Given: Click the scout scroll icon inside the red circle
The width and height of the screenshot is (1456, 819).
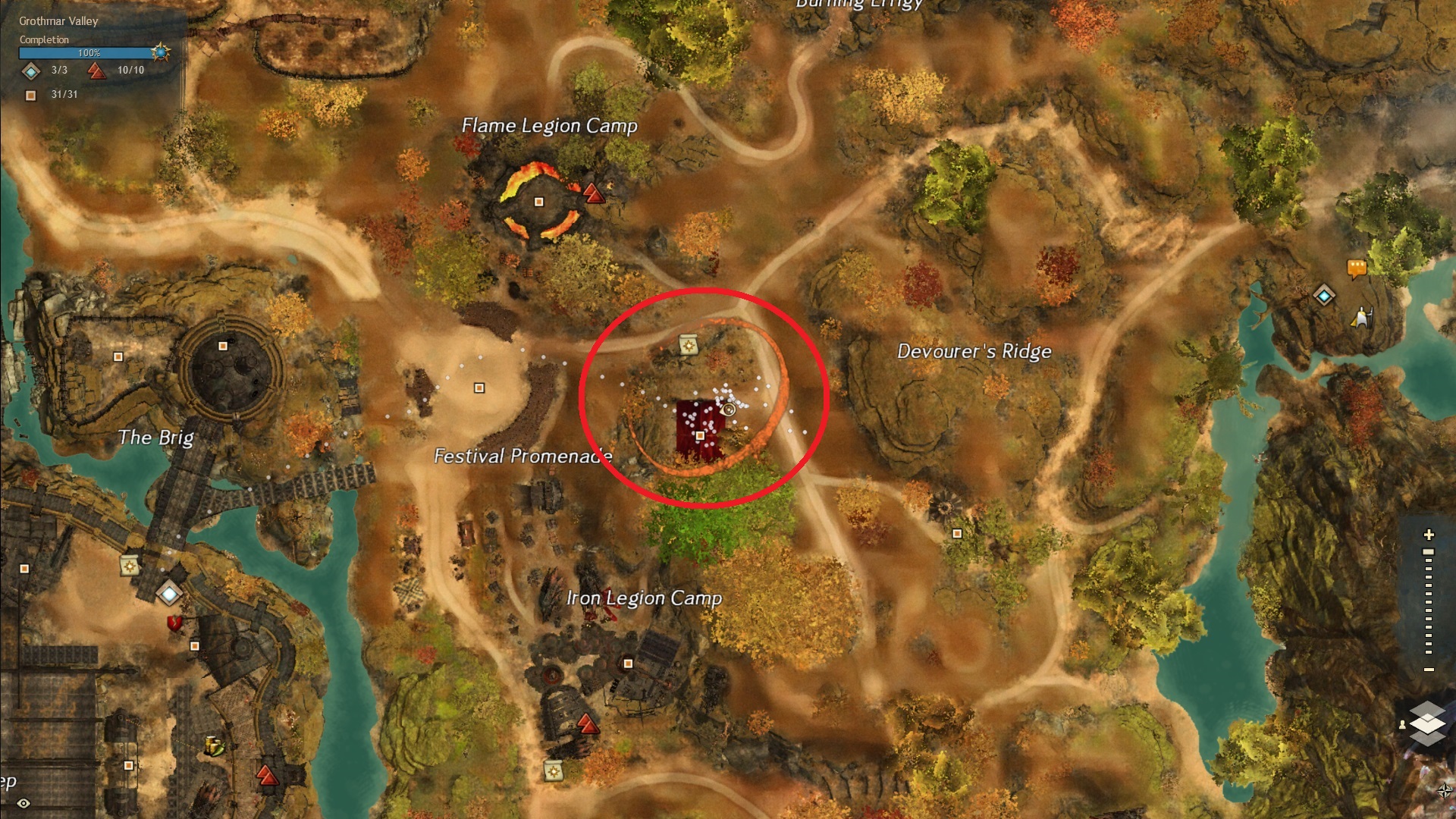Looking at the screenshot, I should click(689, 344).
